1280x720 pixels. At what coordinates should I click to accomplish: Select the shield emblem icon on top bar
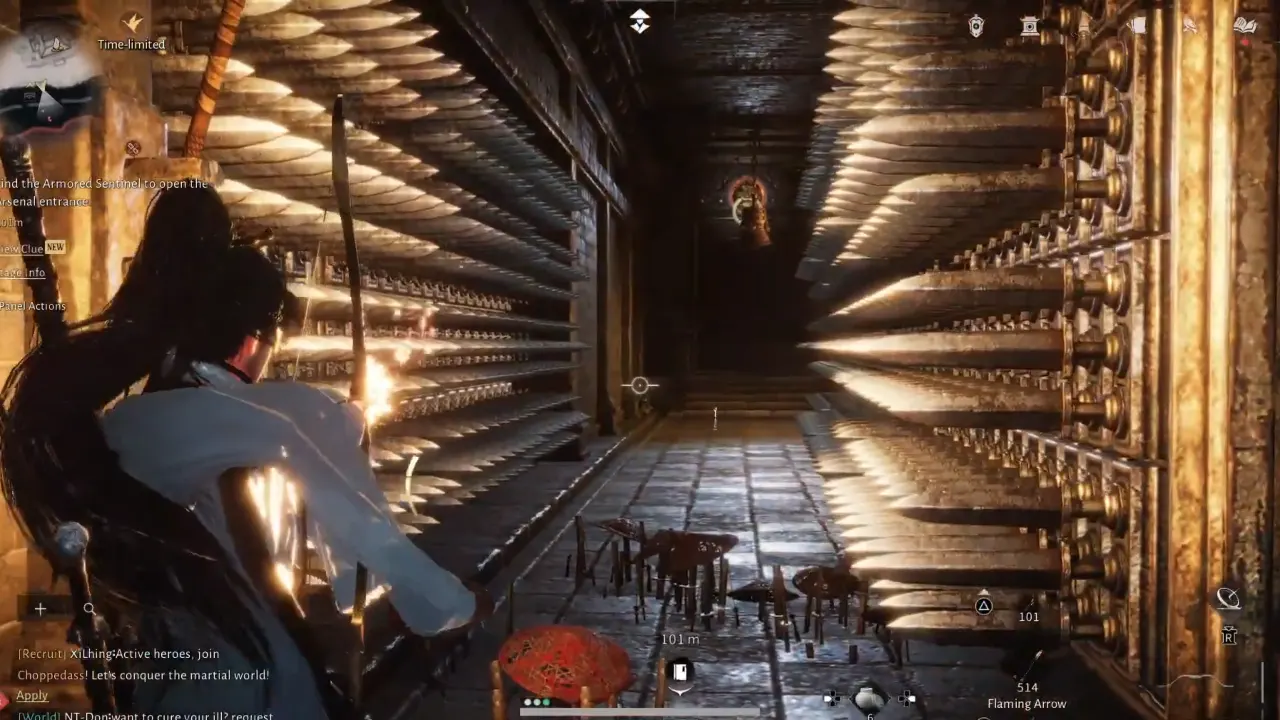click(975, 25)
